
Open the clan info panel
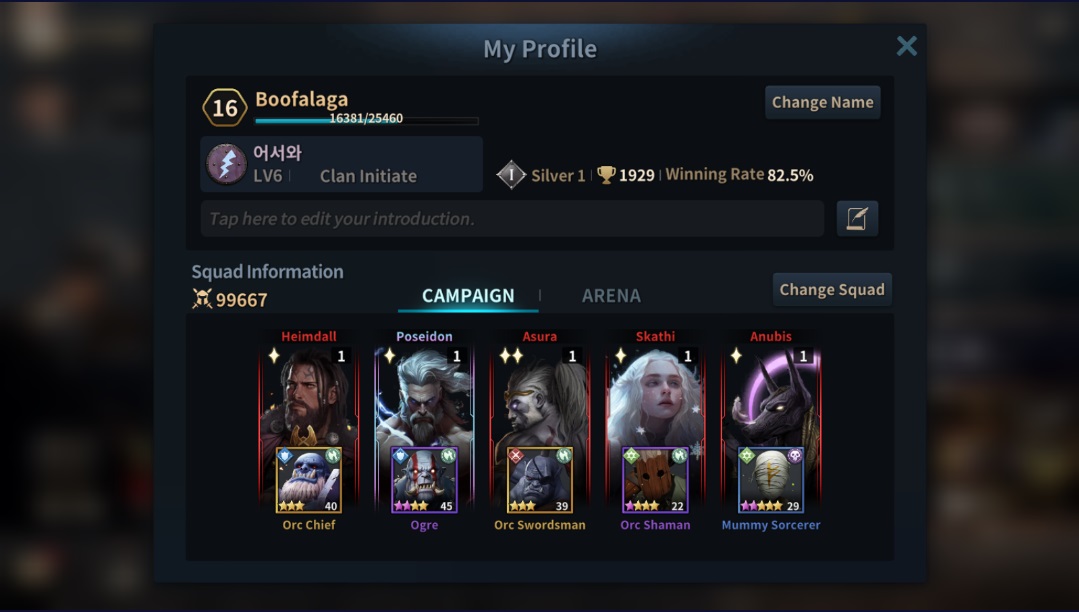point(341,165)
